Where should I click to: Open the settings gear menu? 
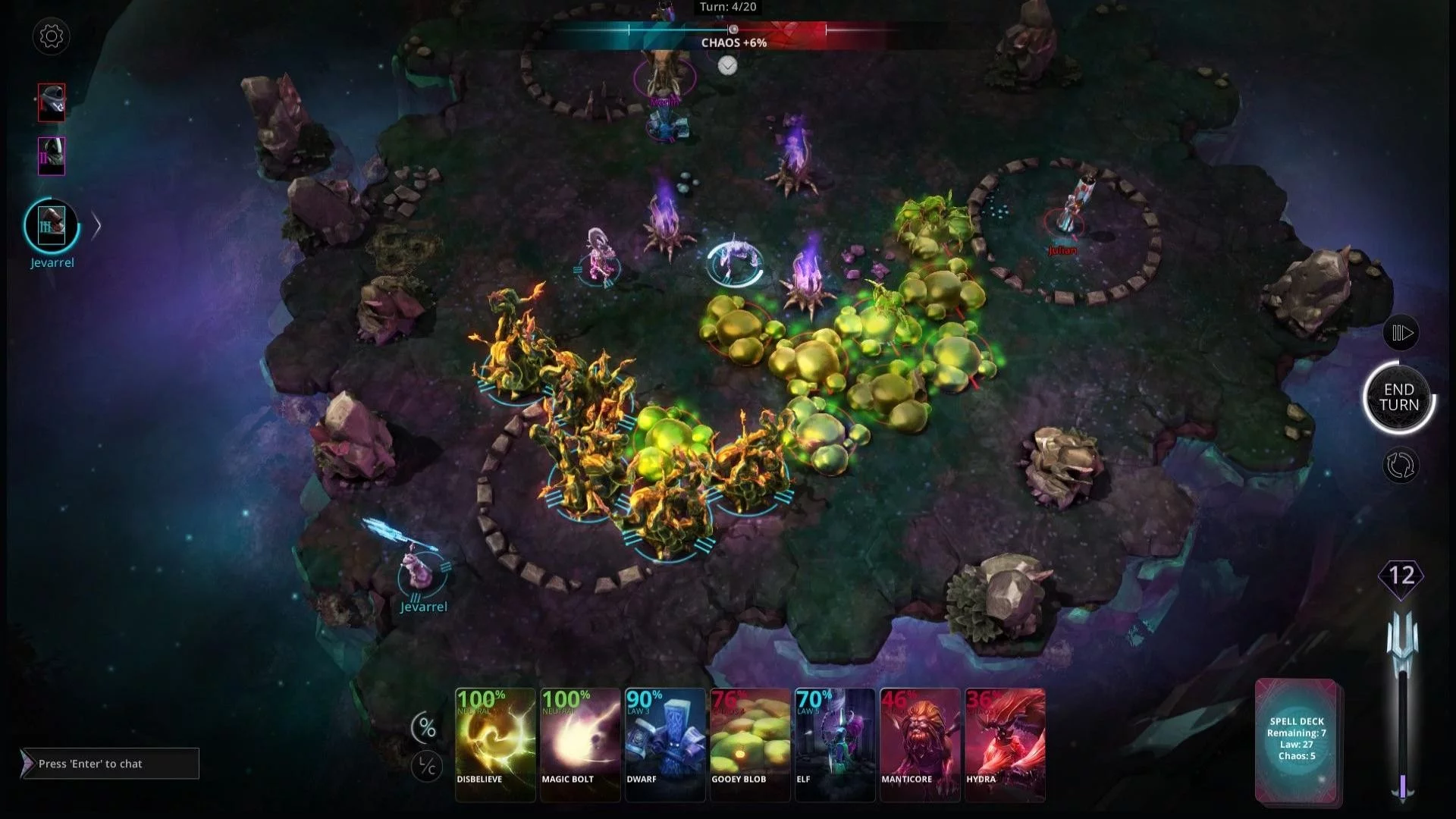pos(52,36)
